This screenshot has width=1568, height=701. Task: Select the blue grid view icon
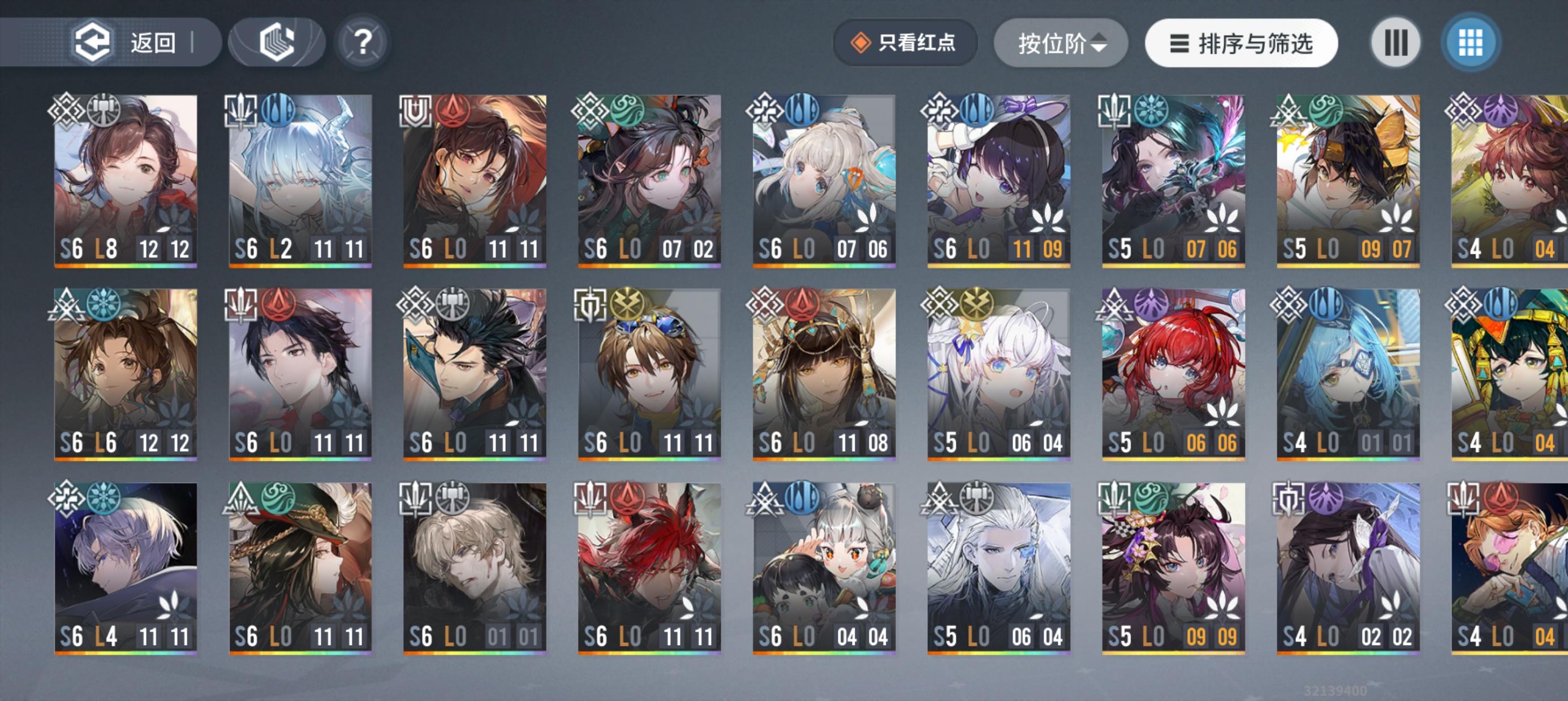coord(1471,41)
